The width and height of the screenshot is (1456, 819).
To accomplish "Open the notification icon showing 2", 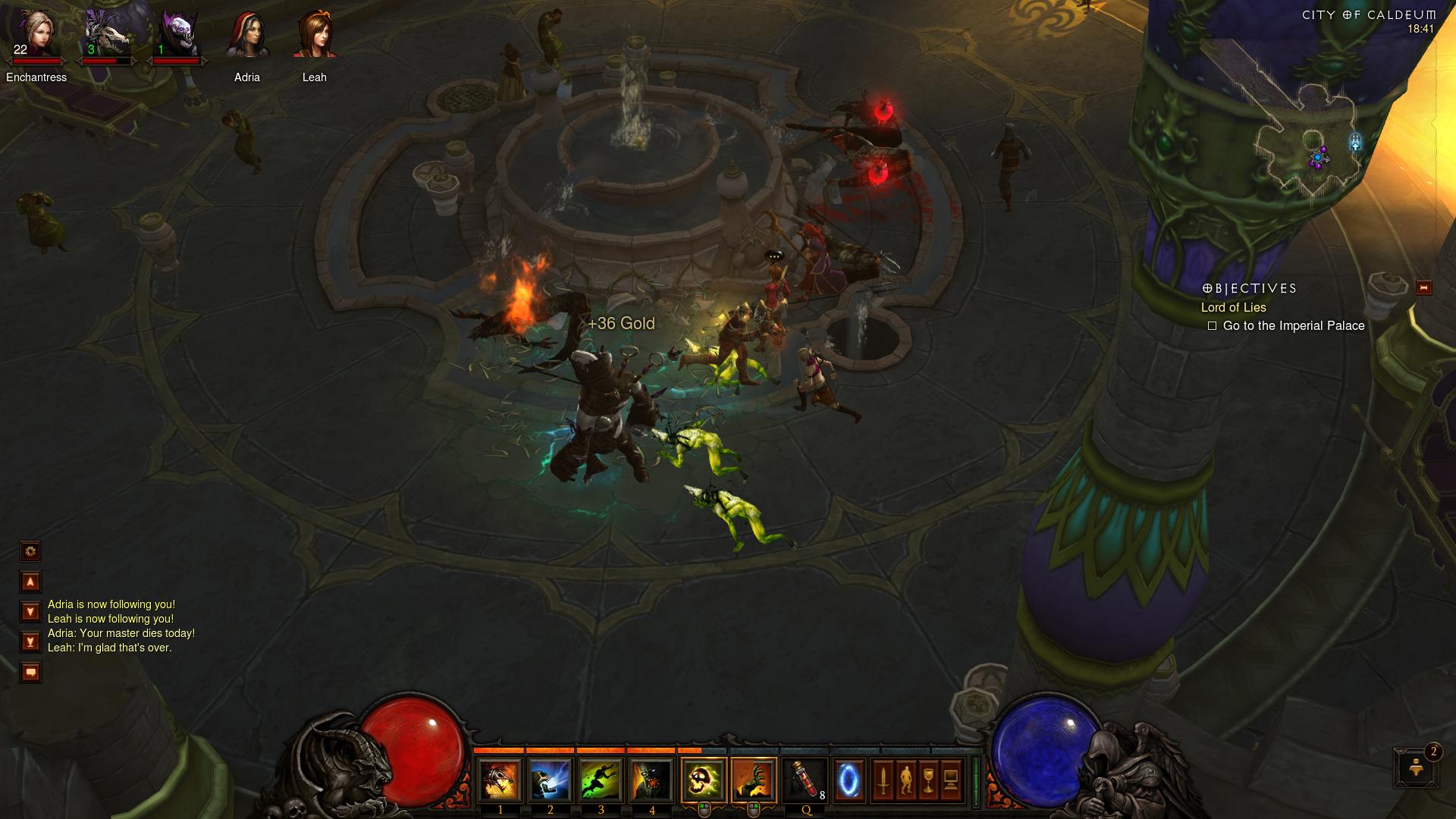I will tap(1416, 767).
